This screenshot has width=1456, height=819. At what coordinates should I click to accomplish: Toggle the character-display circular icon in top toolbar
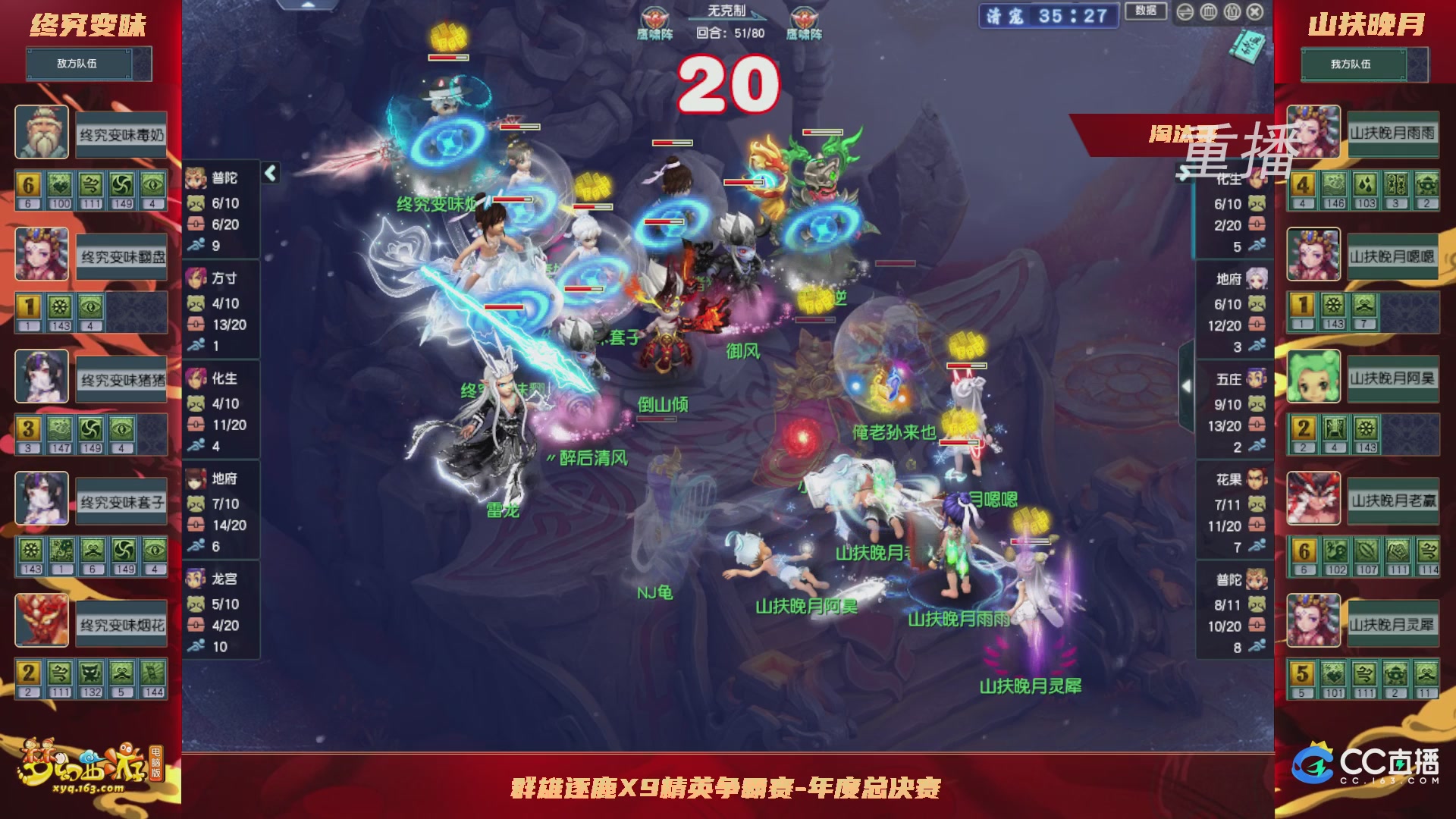pyautogui.click(x=1232, y=13)
